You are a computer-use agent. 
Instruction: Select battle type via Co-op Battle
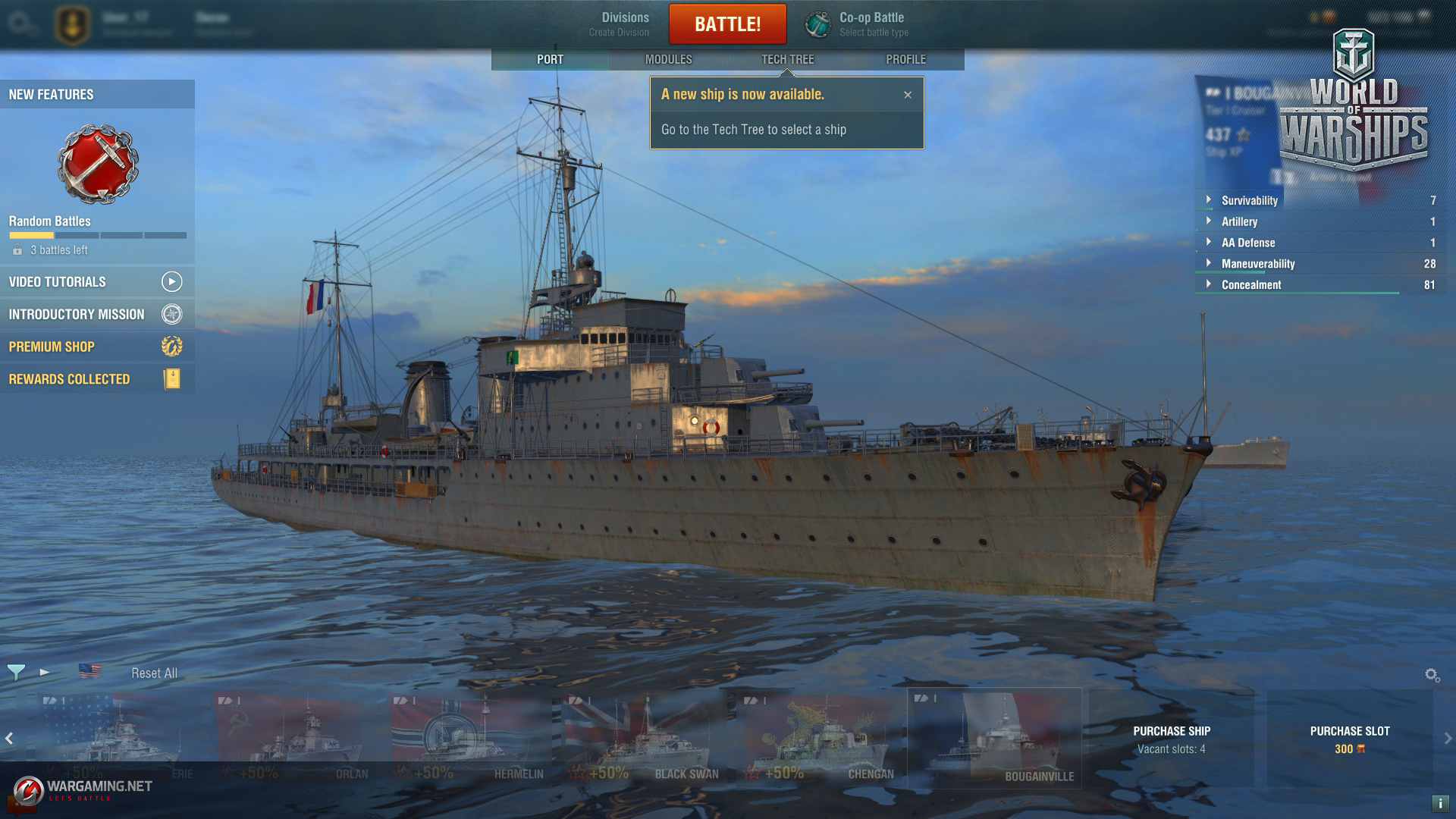click(872, 24)
